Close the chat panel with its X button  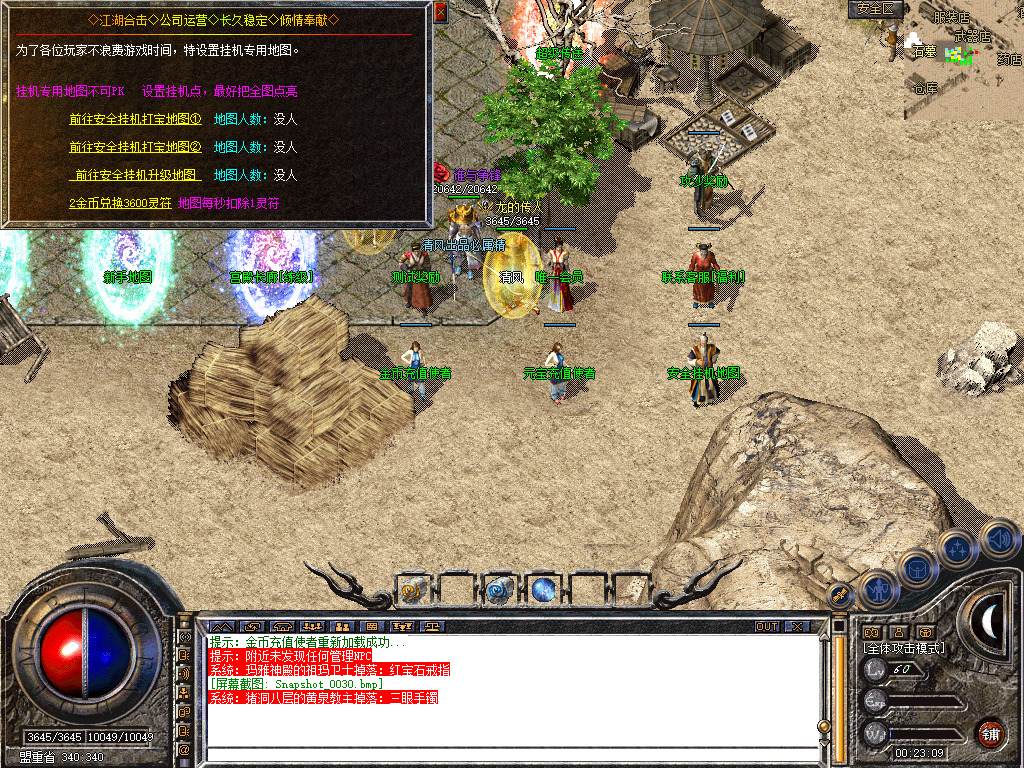(x=796, y=626)
